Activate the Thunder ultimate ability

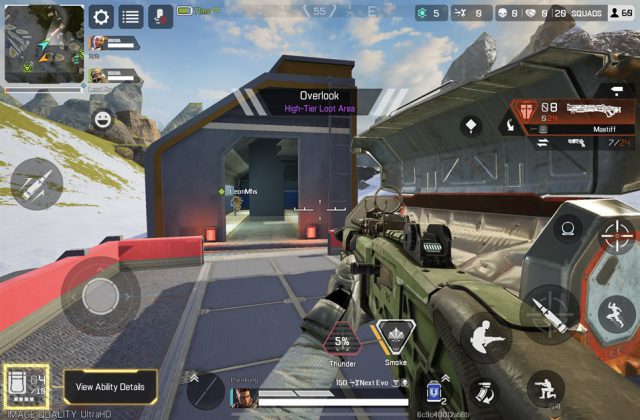click(342, 341)
